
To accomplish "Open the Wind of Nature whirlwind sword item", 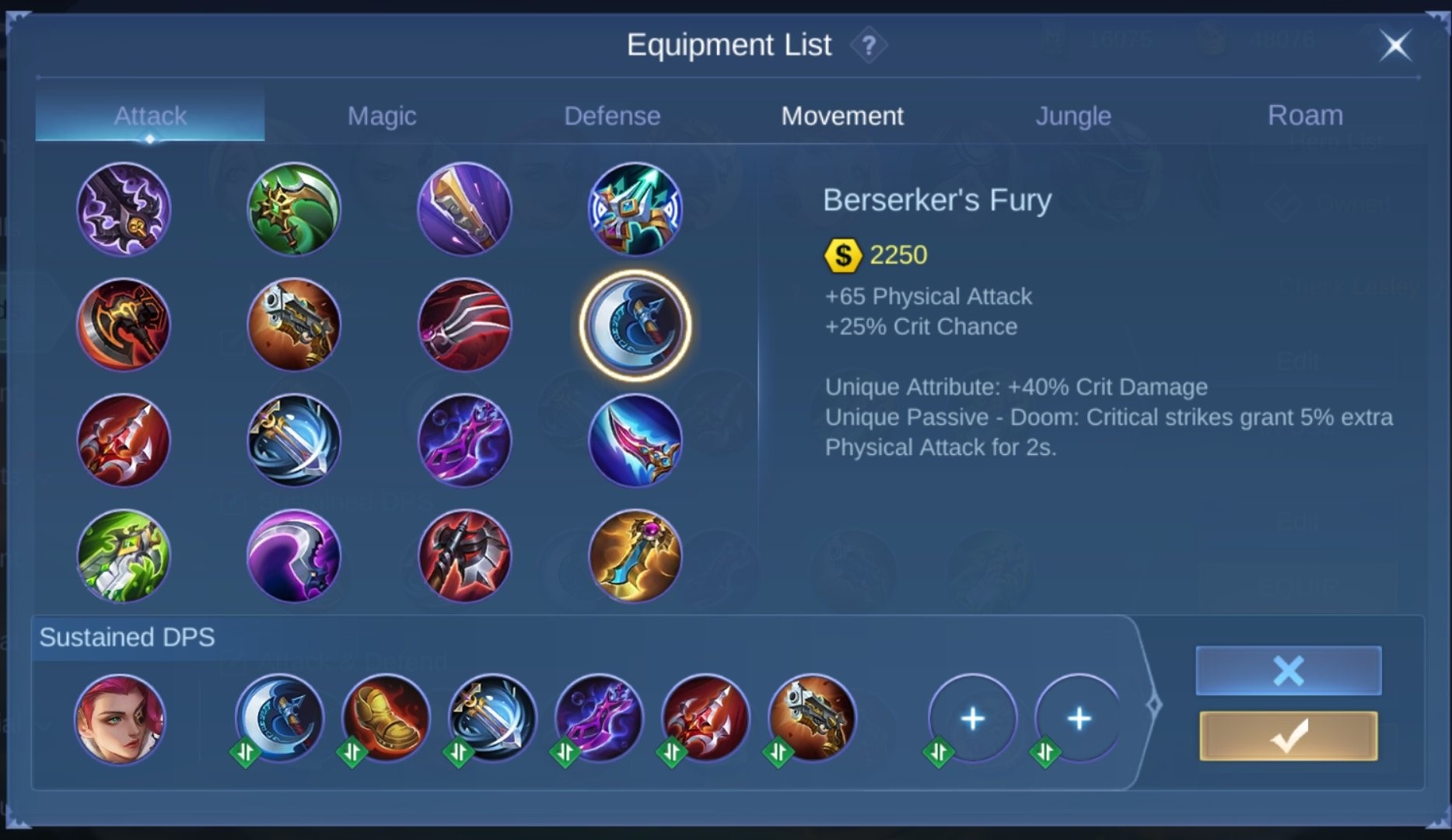I will [x=294, y=439].
